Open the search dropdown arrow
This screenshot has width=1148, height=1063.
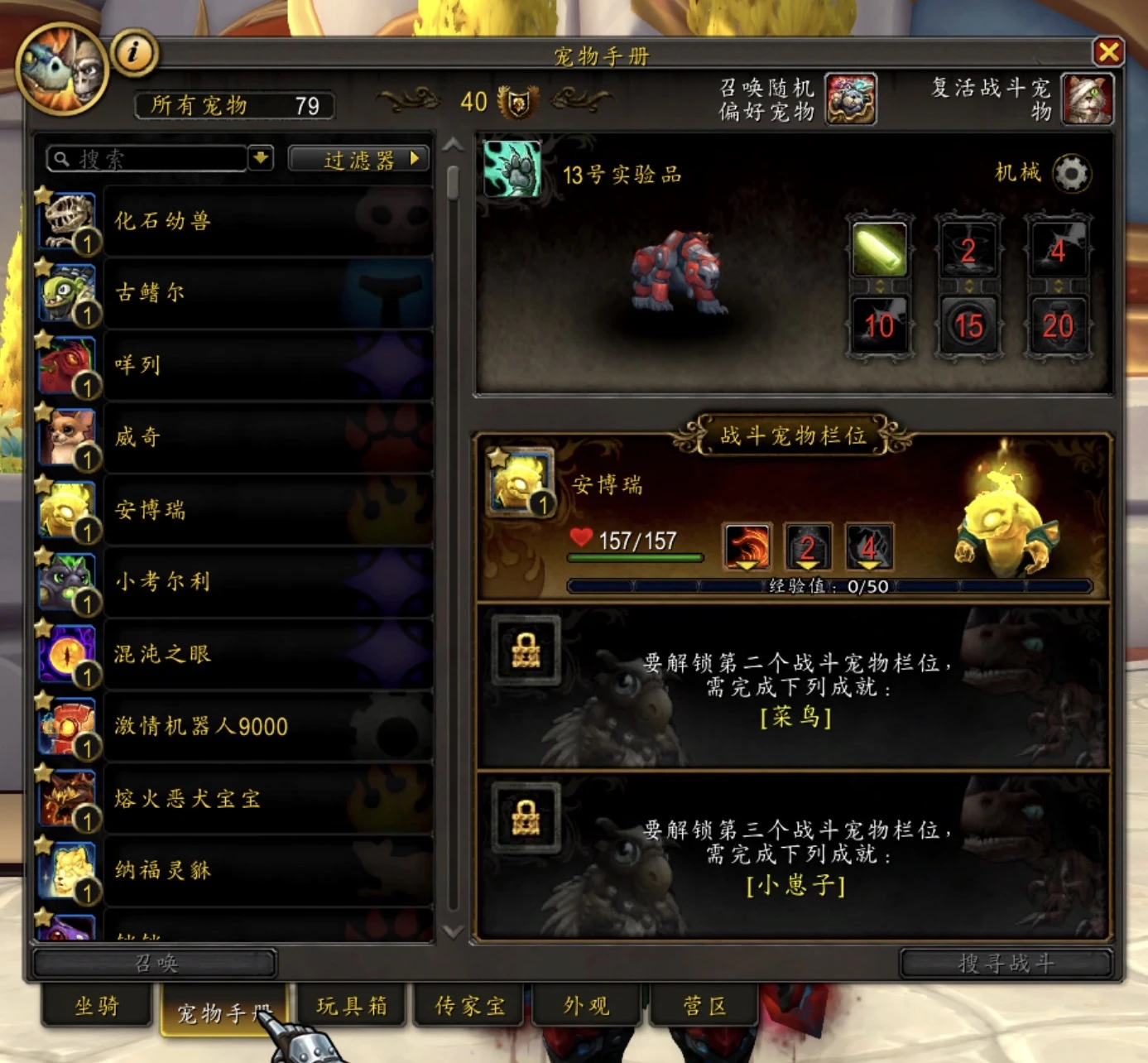[262, 157]
